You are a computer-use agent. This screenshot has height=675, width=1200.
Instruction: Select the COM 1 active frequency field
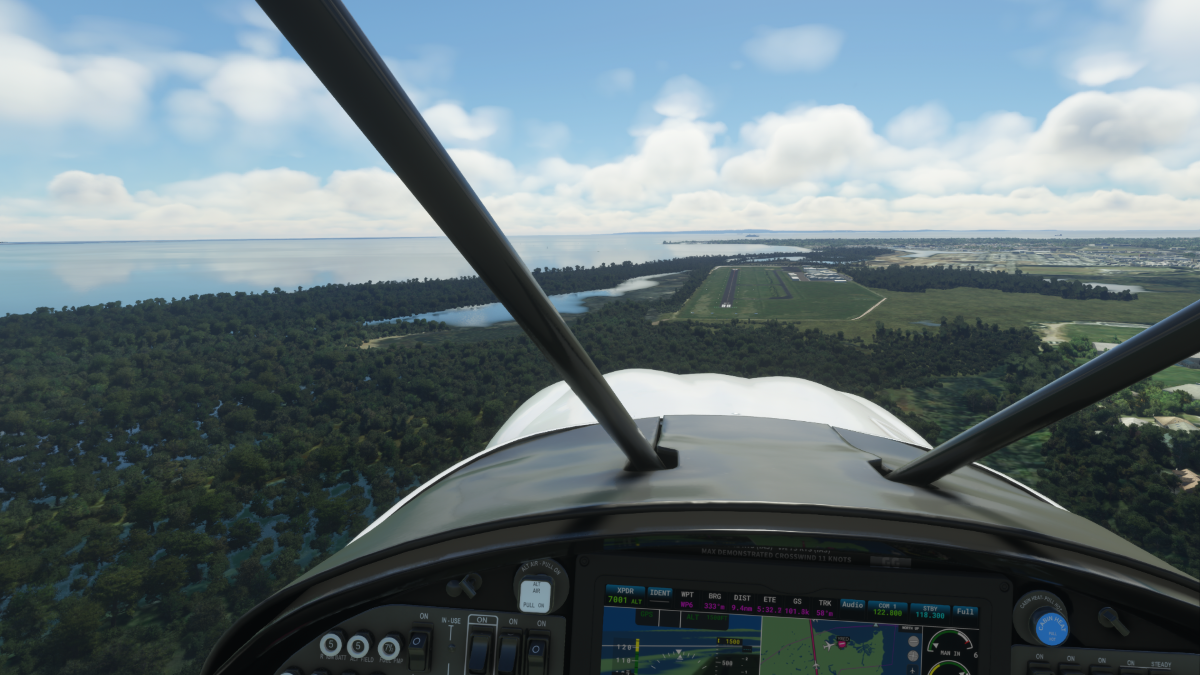[887, 608]
